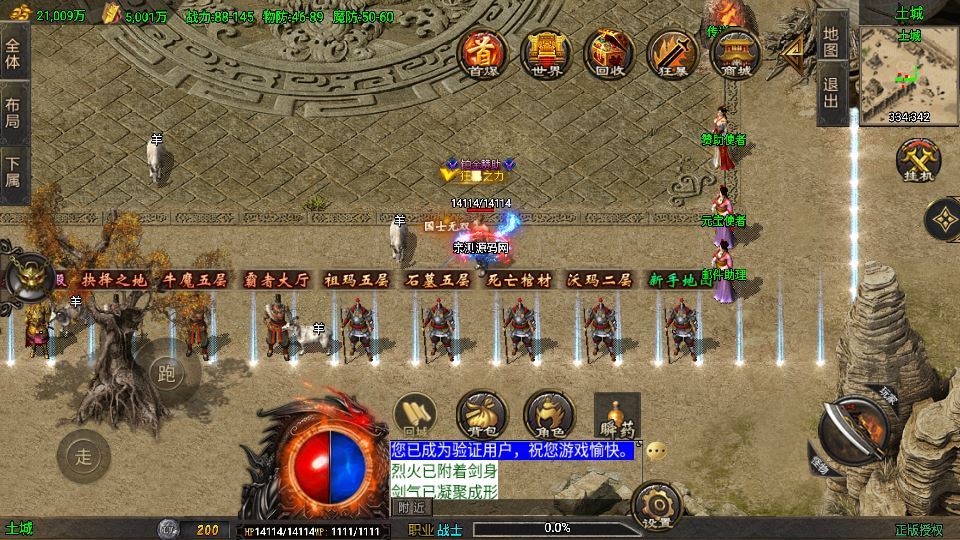Activate the 狂暴 berserk icon
960x540 pixels.
pos(671,52)
